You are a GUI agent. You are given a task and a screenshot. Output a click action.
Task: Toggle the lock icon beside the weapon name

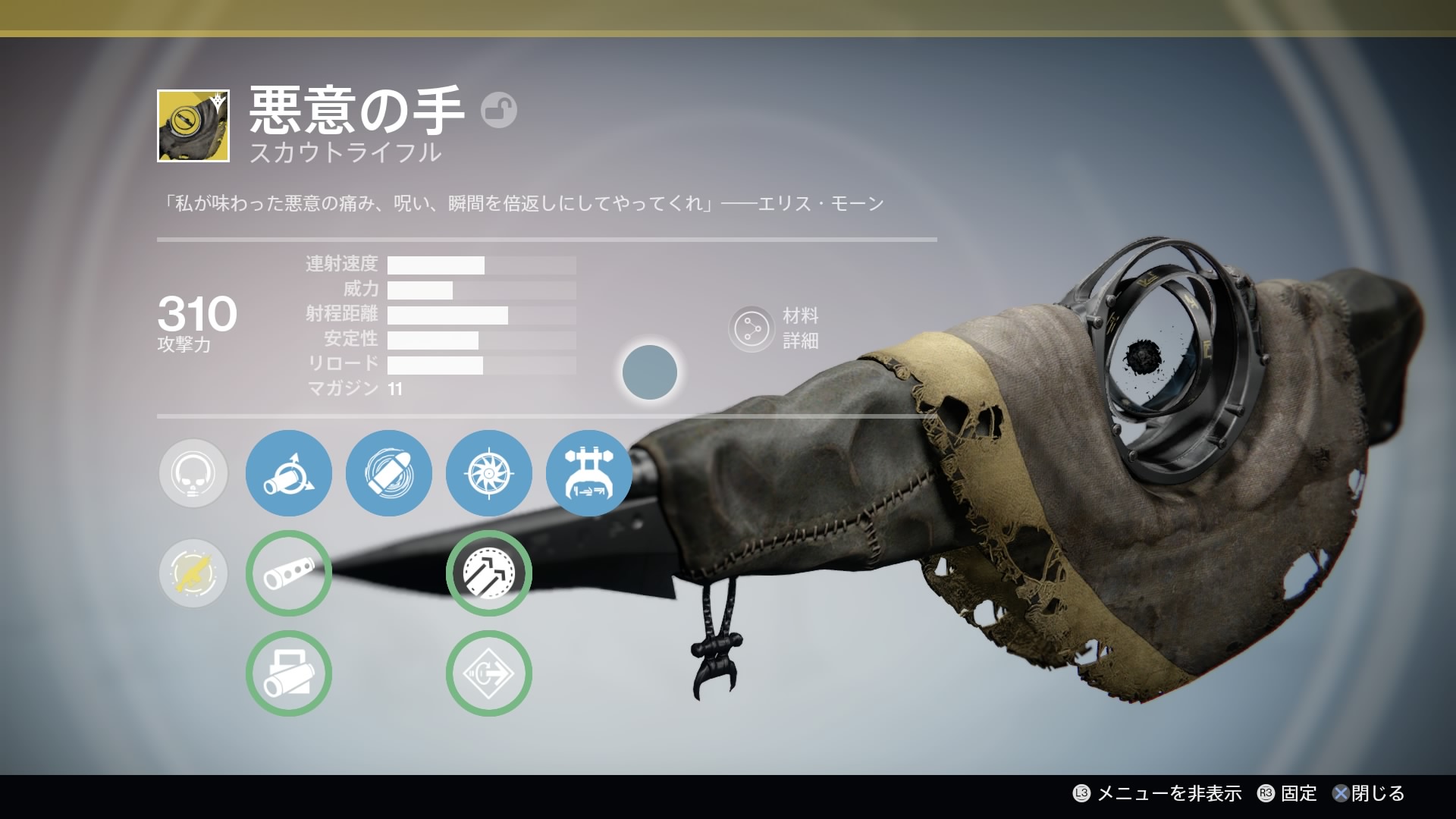[x=498, y=111]
